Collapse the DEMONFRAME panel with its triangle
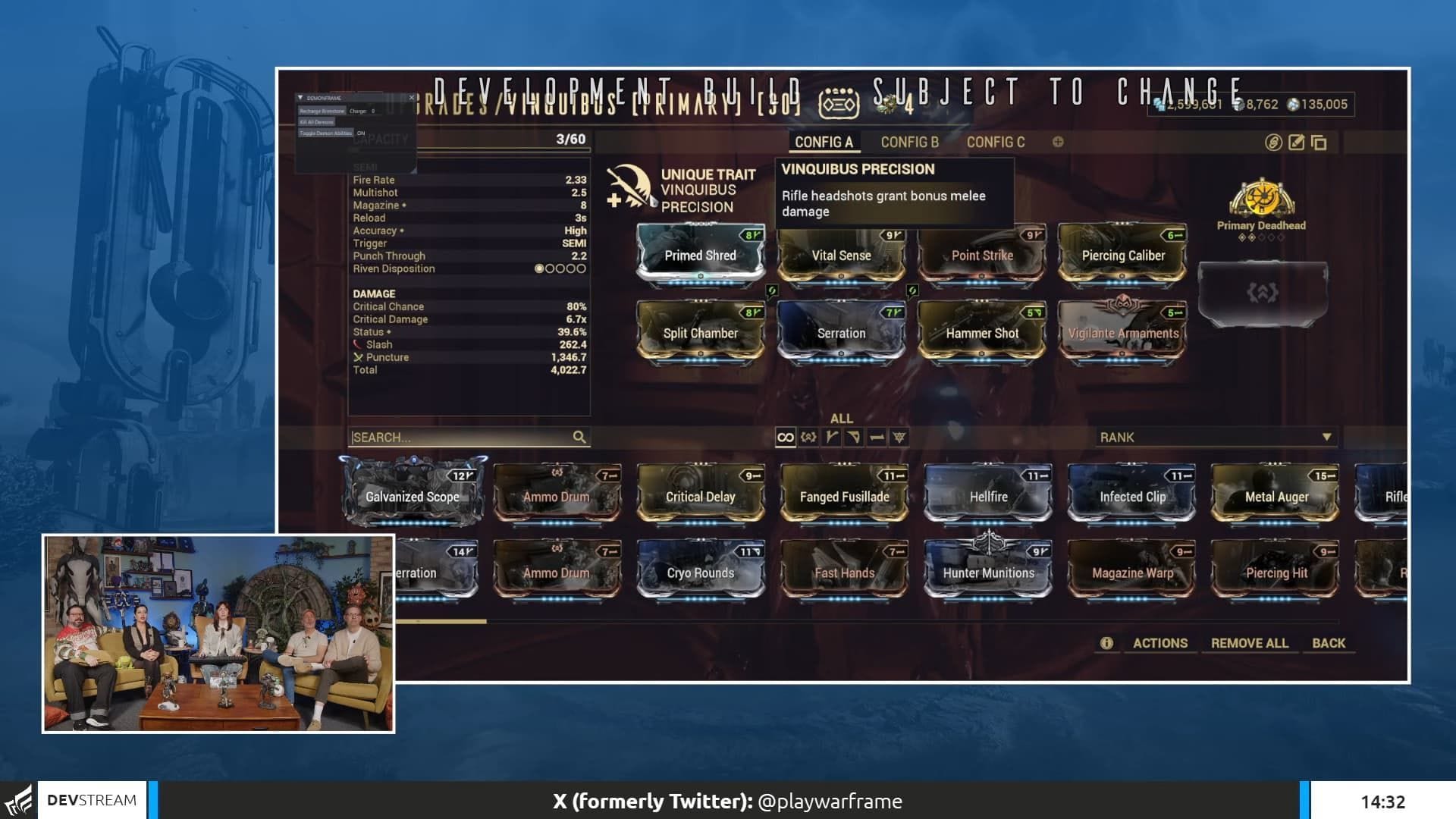 (x=300, y=98)
